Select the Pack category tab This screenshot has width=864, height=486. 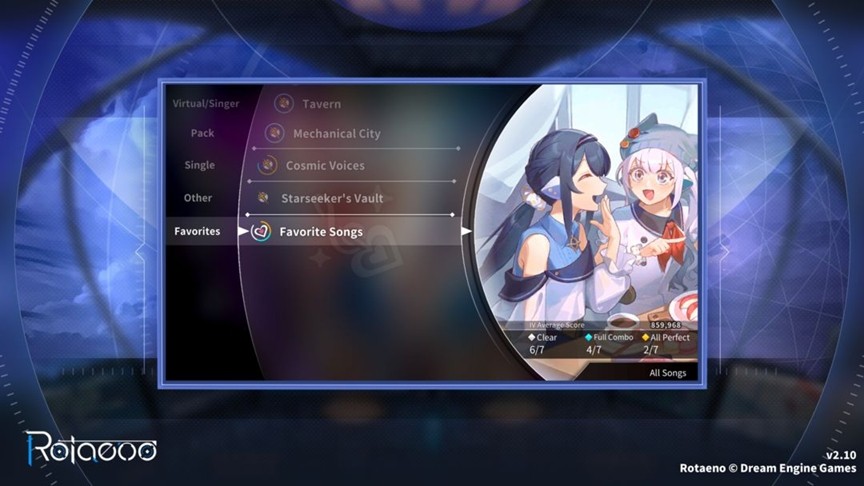coord(202,133)
